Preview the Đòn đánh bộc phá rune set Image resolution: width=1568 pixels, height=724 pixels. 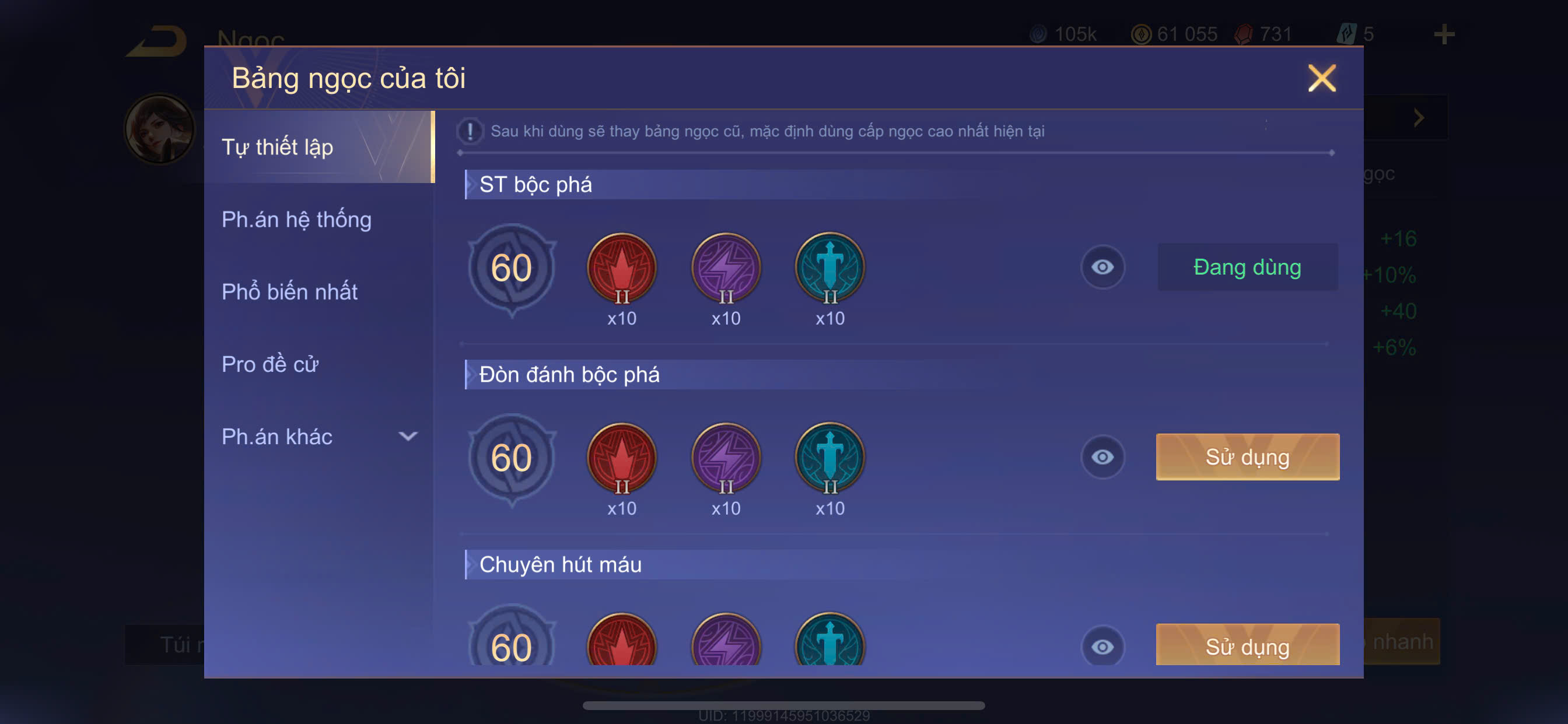click(1102, 457)
